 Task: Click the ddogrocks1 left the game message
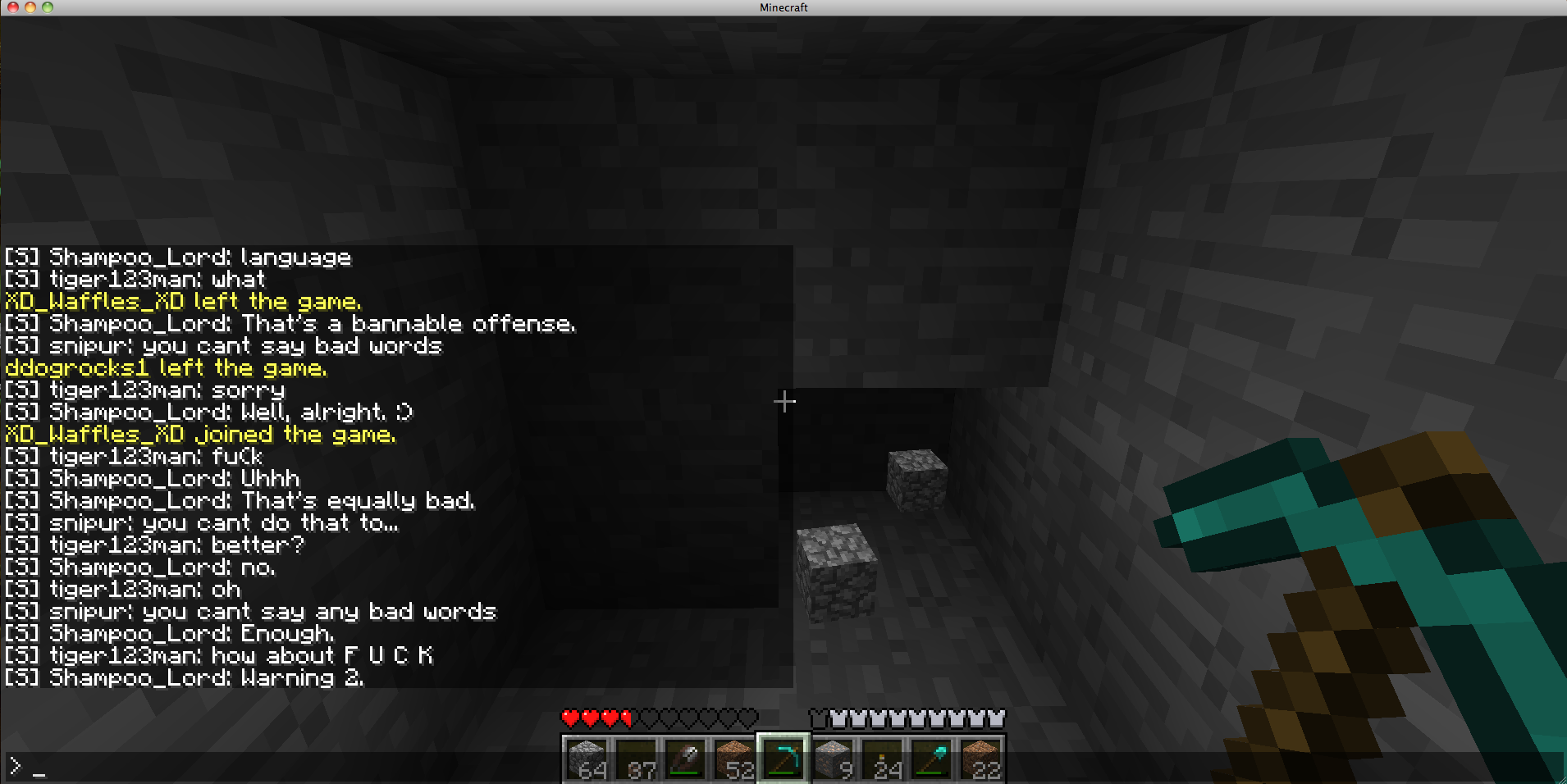(164, 367)
